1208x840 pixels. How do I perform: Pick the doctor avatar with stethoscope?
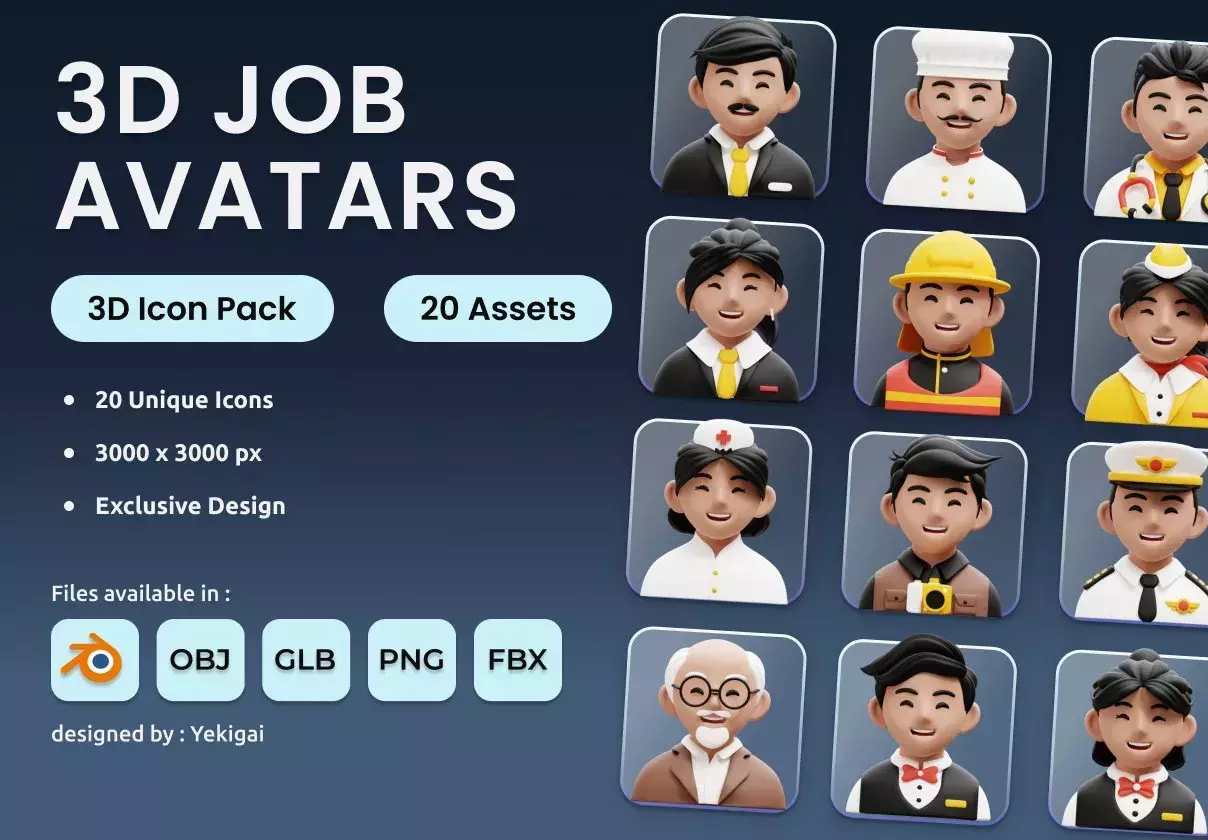click(1152, 130)
